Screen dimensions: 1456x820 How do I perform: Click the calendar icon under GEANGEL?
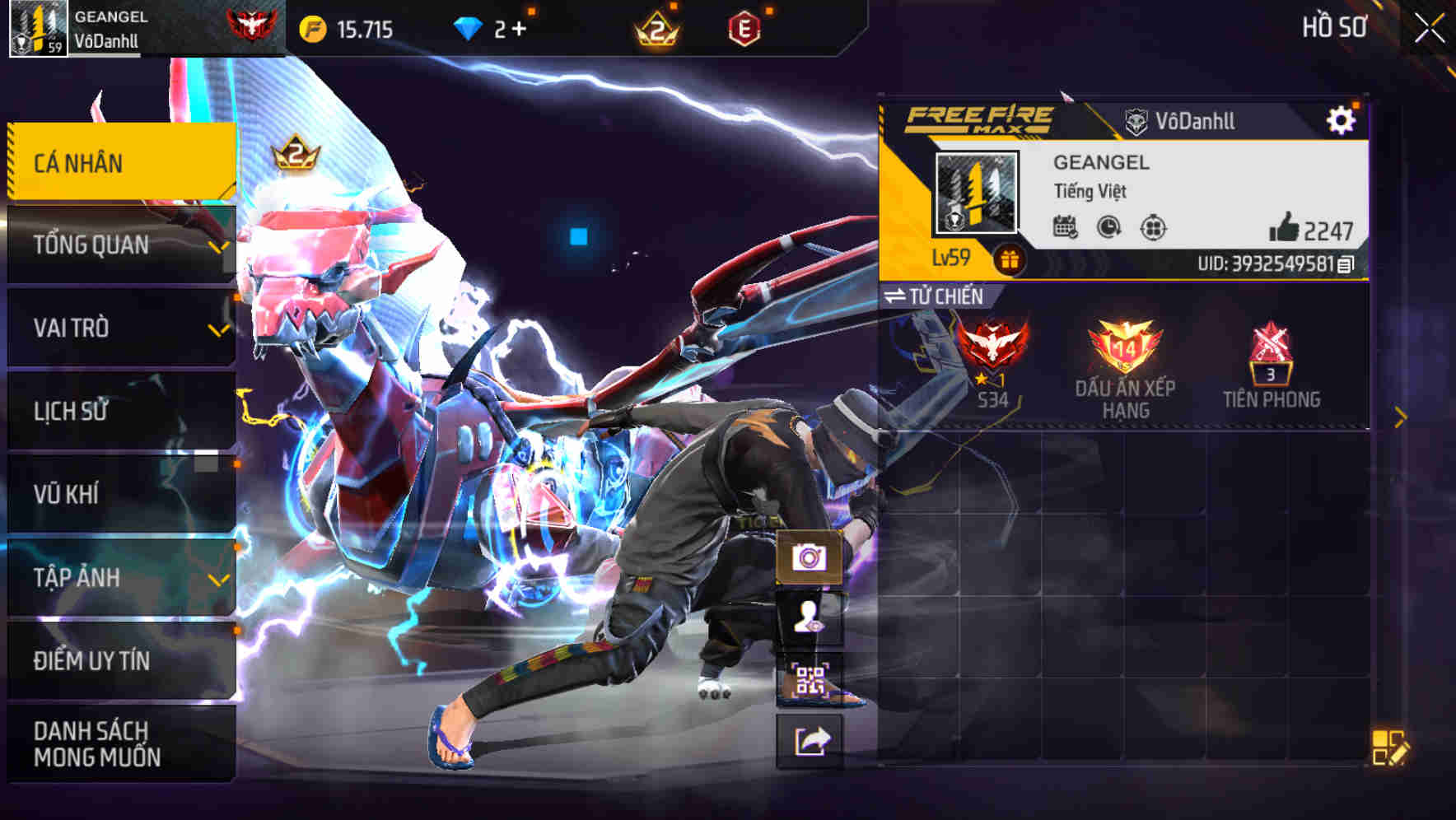(x=1066, y=228)
